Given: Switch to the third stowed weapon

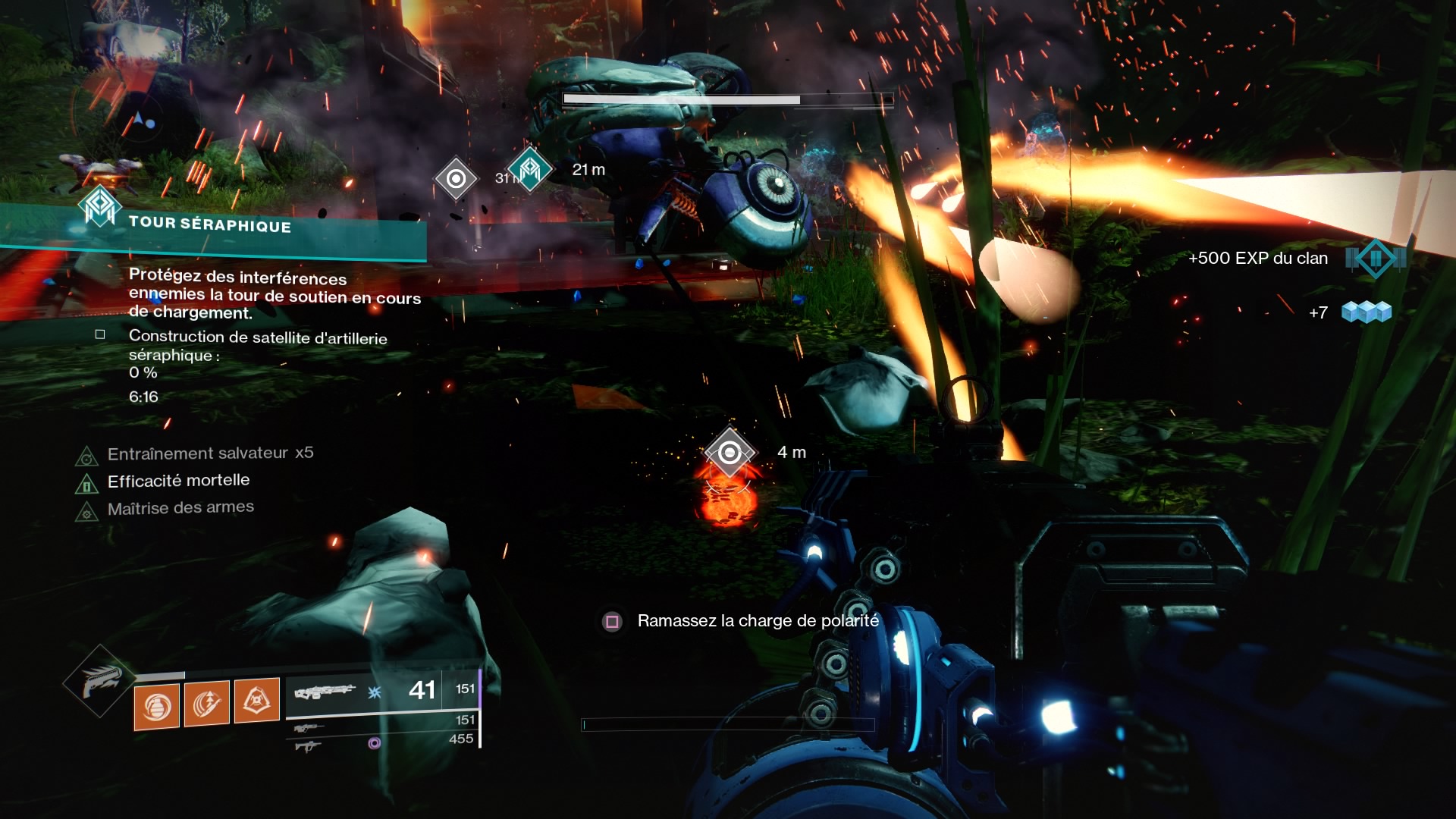Looking at the screenshot, I should click(x=309, y=746).
